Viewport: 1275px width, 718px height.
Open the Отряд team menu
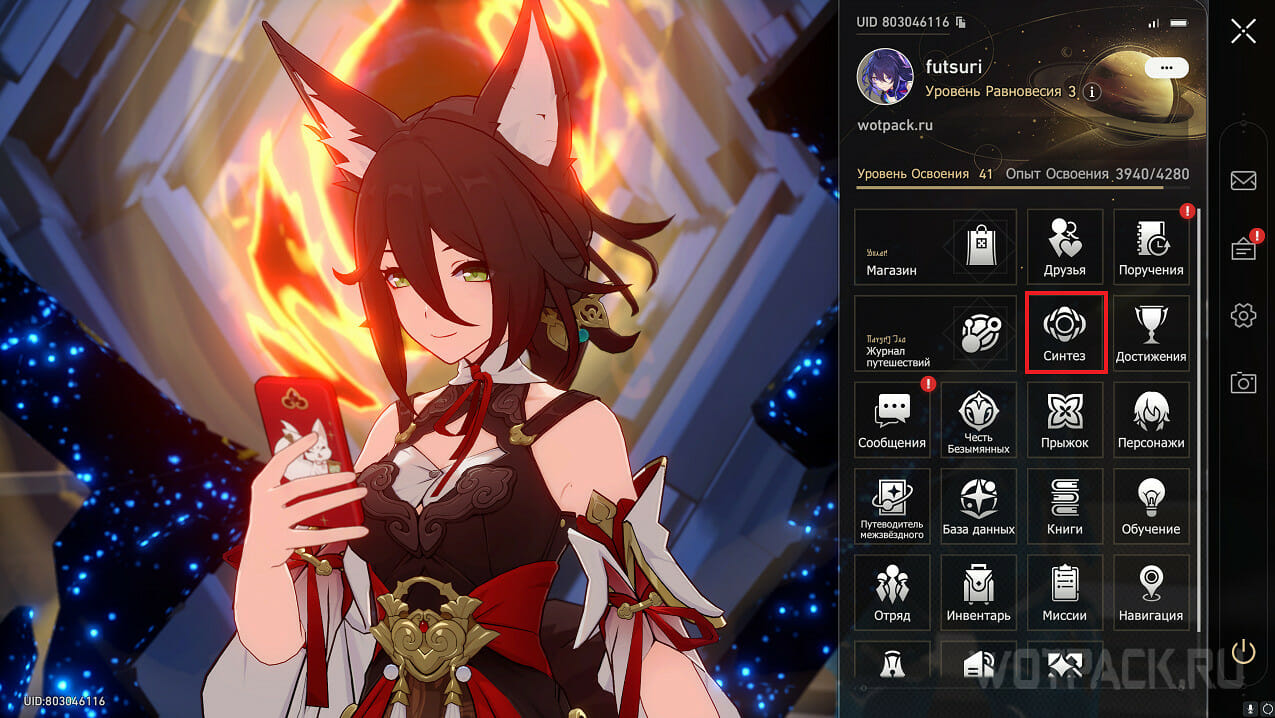tap(892, 592)
